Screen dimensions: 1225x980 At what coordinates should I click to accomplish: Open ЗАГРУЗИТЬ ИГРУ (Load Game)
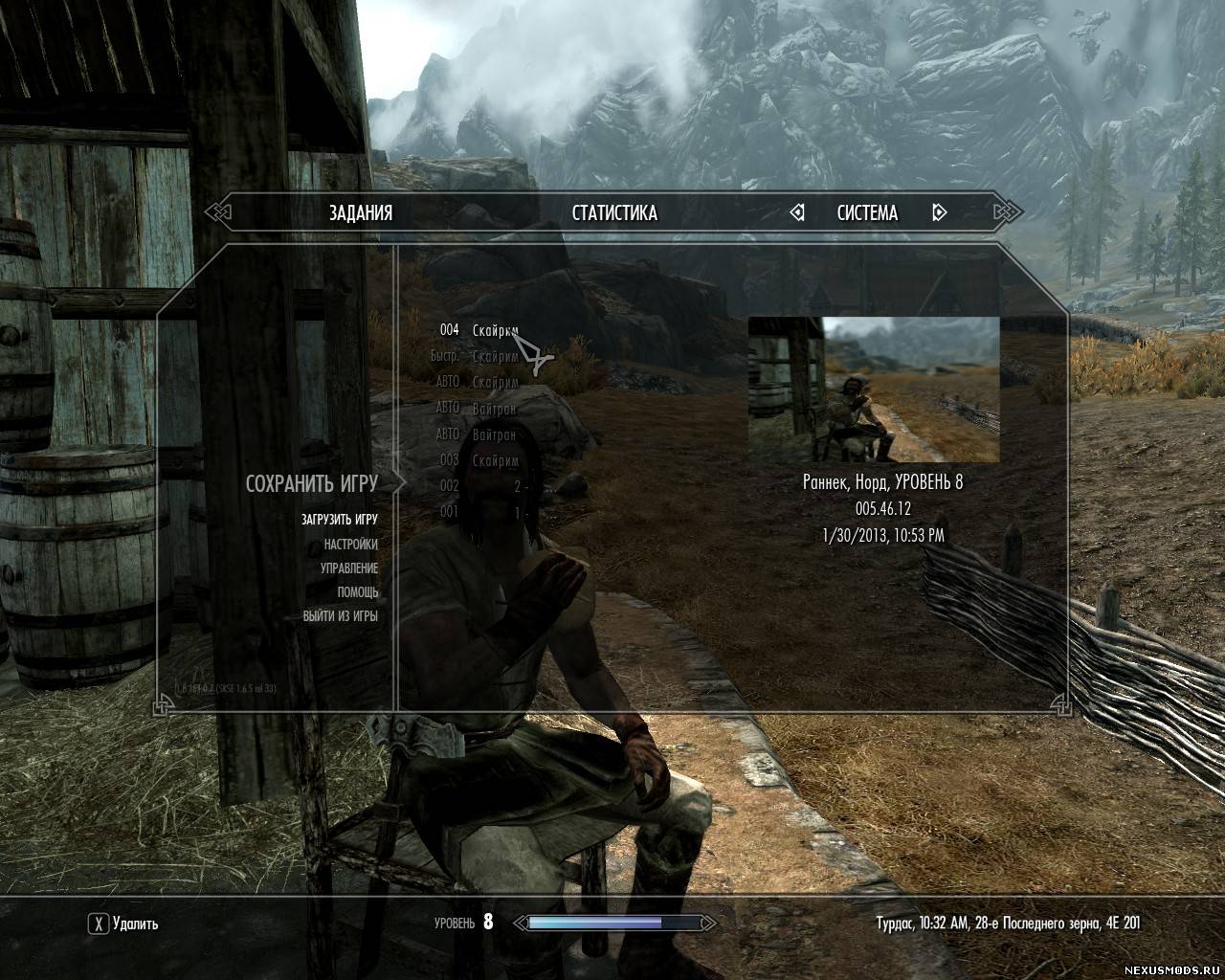(x=340, y=520)
